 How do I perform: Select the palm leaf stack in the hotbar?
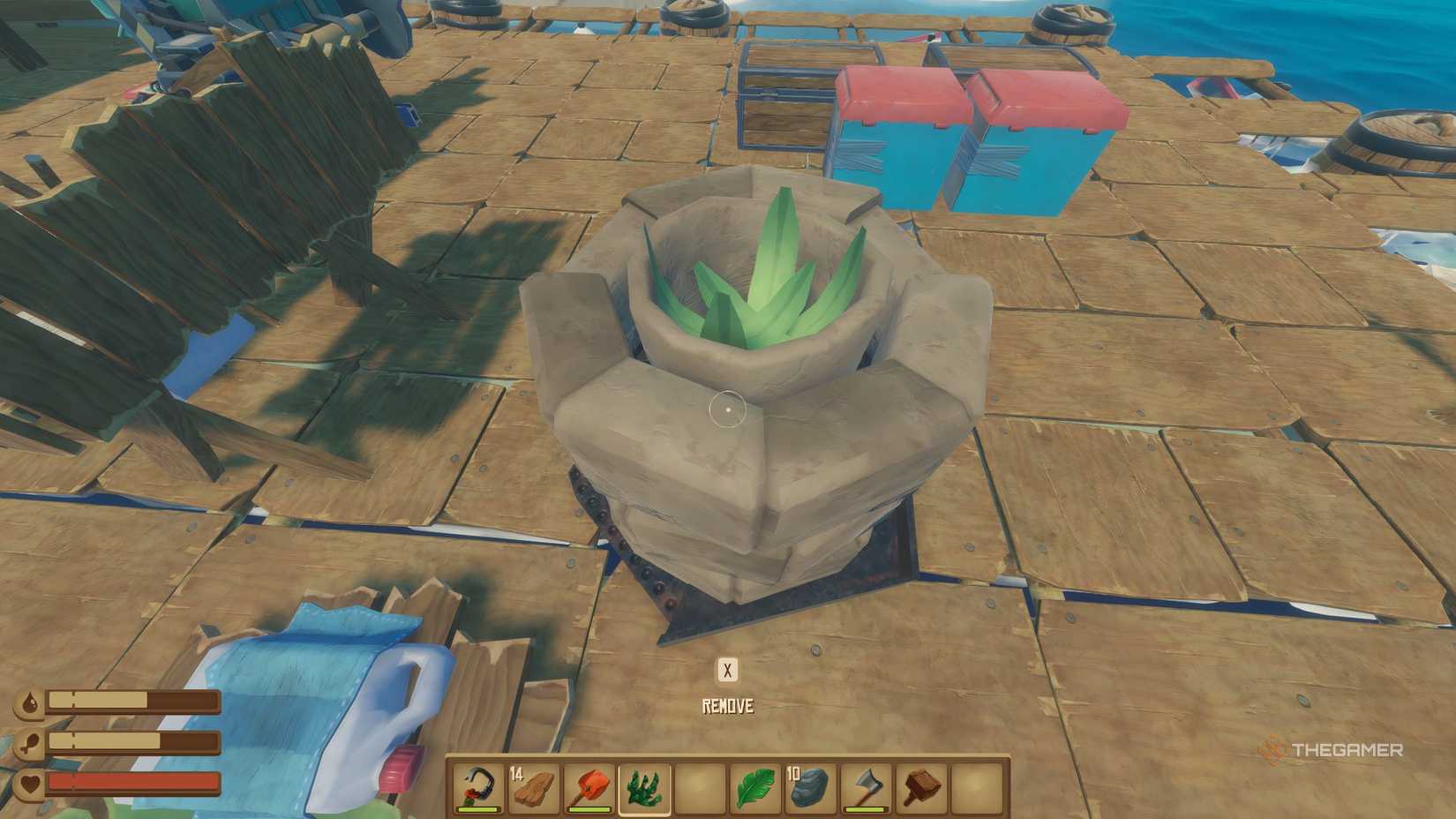coord(755,788)
